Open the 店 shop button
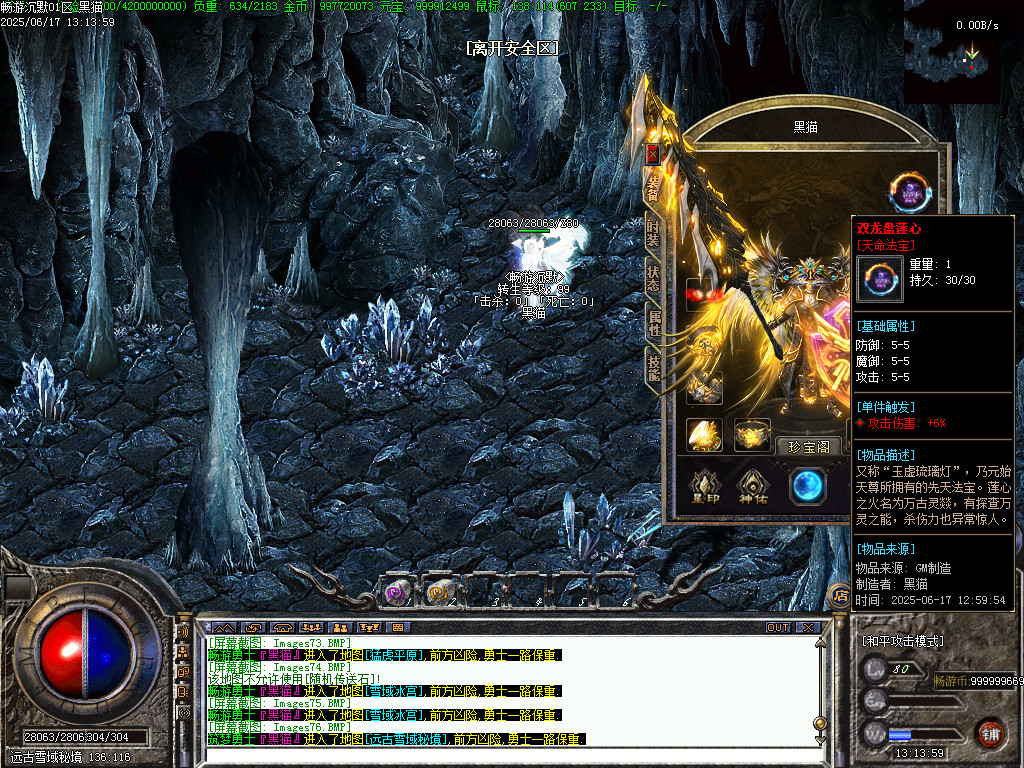This screenshot has width=1024, height=768. tap(840, 596)
